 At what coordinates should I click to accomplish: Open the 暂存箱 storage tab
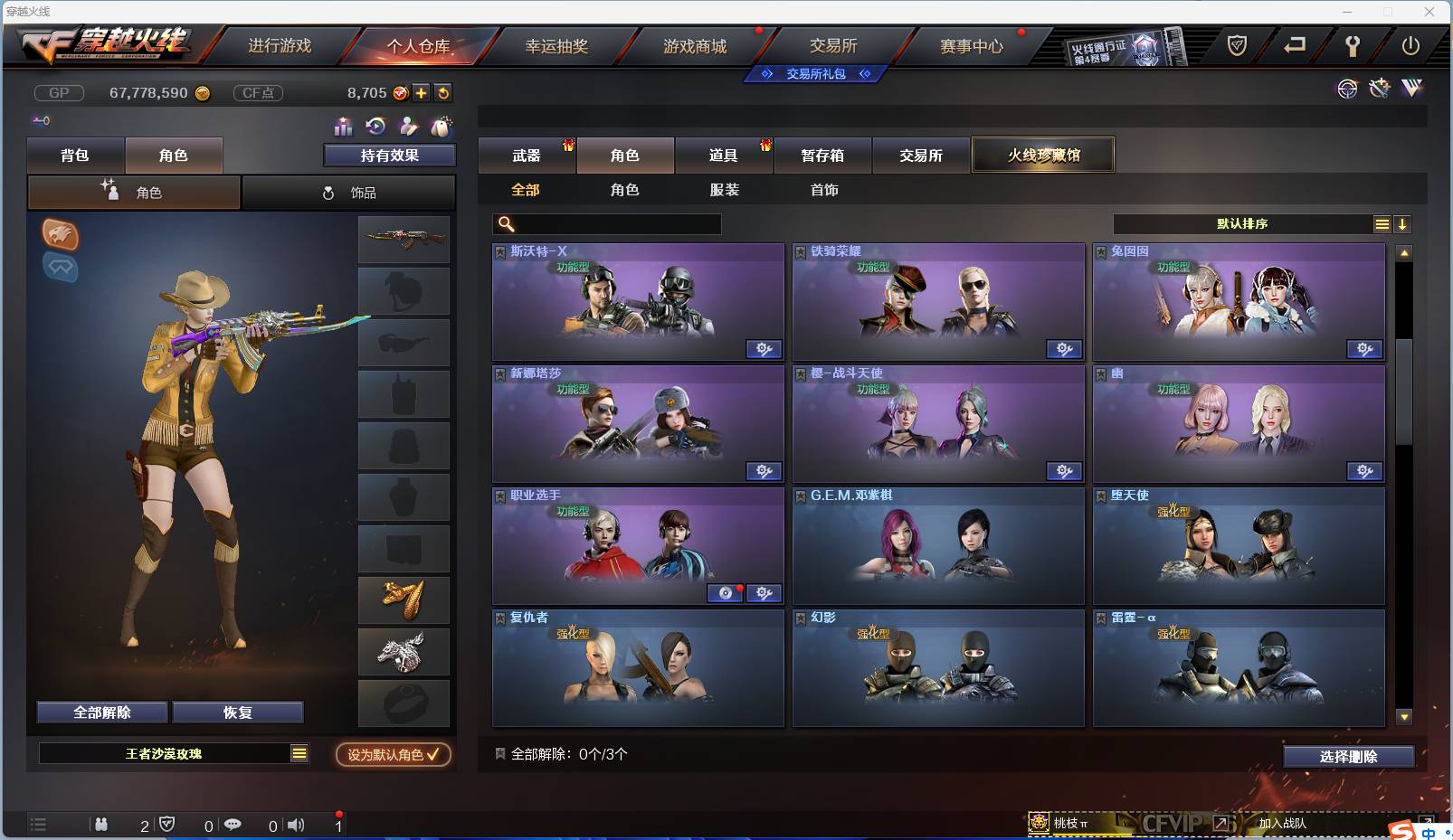coord(822,155)
